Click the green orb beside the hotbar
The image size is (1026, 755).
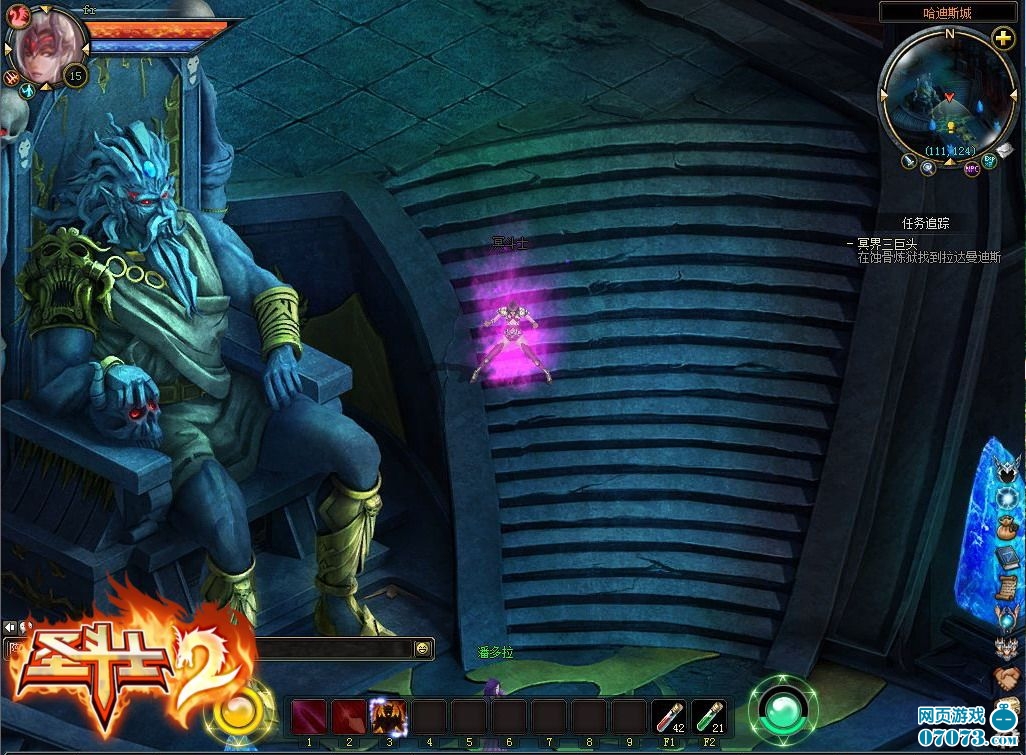click(x=783, y=710)
